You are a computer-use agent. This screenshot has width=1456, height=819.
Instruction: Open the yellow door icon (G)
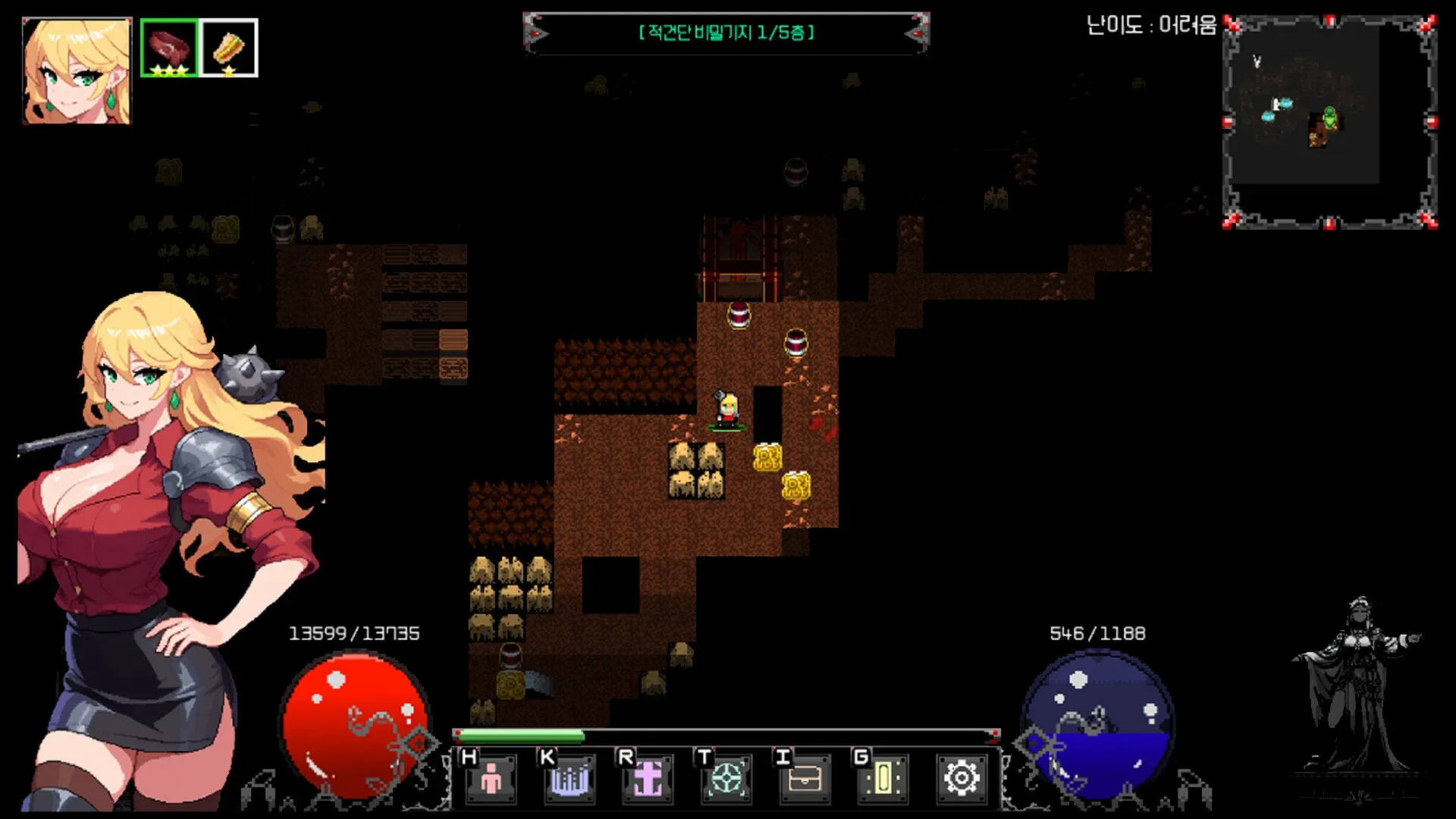coord(883,778)
